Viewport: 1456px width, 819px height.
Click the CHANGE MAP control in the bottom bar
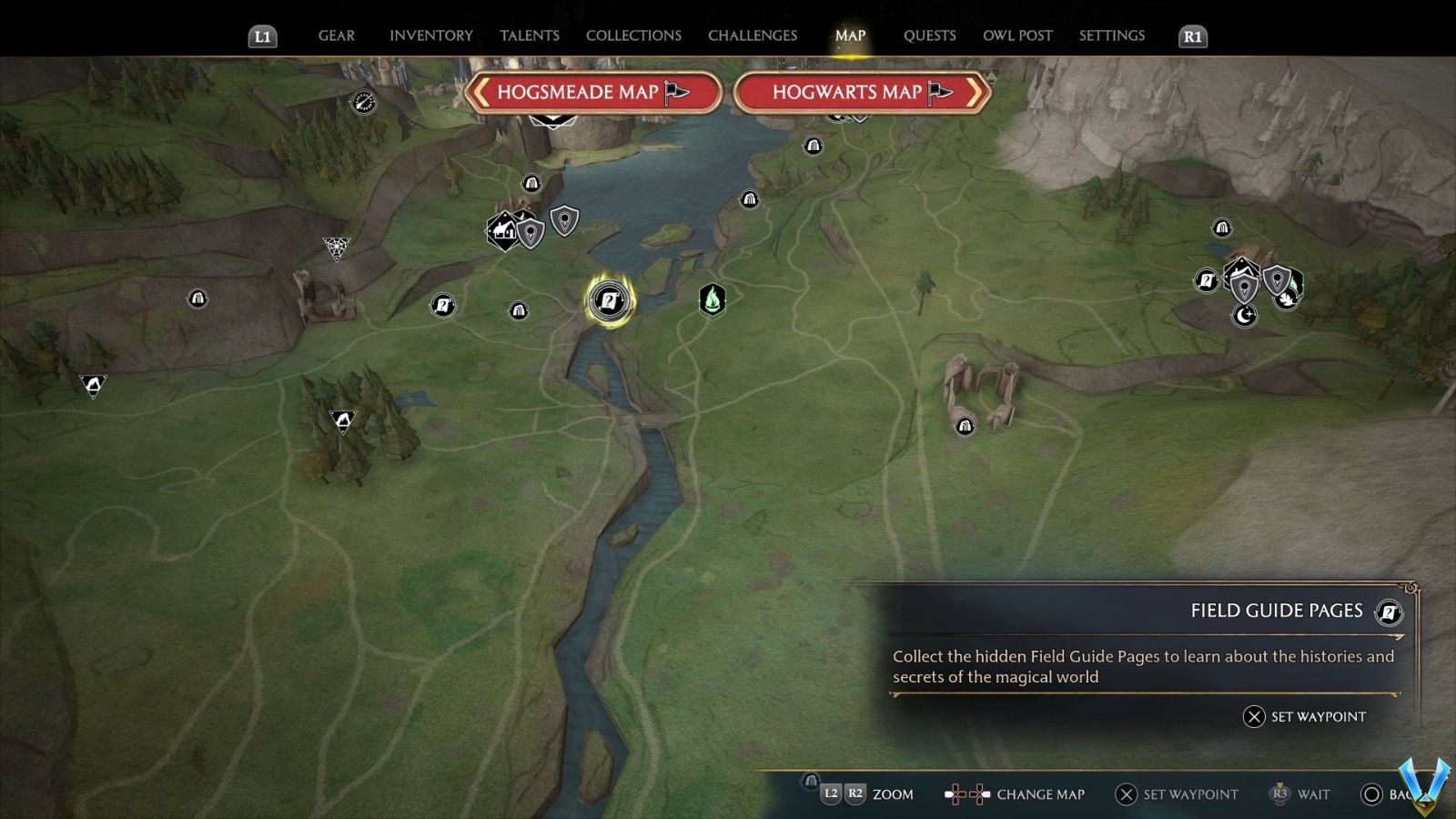click(1040, 794)
